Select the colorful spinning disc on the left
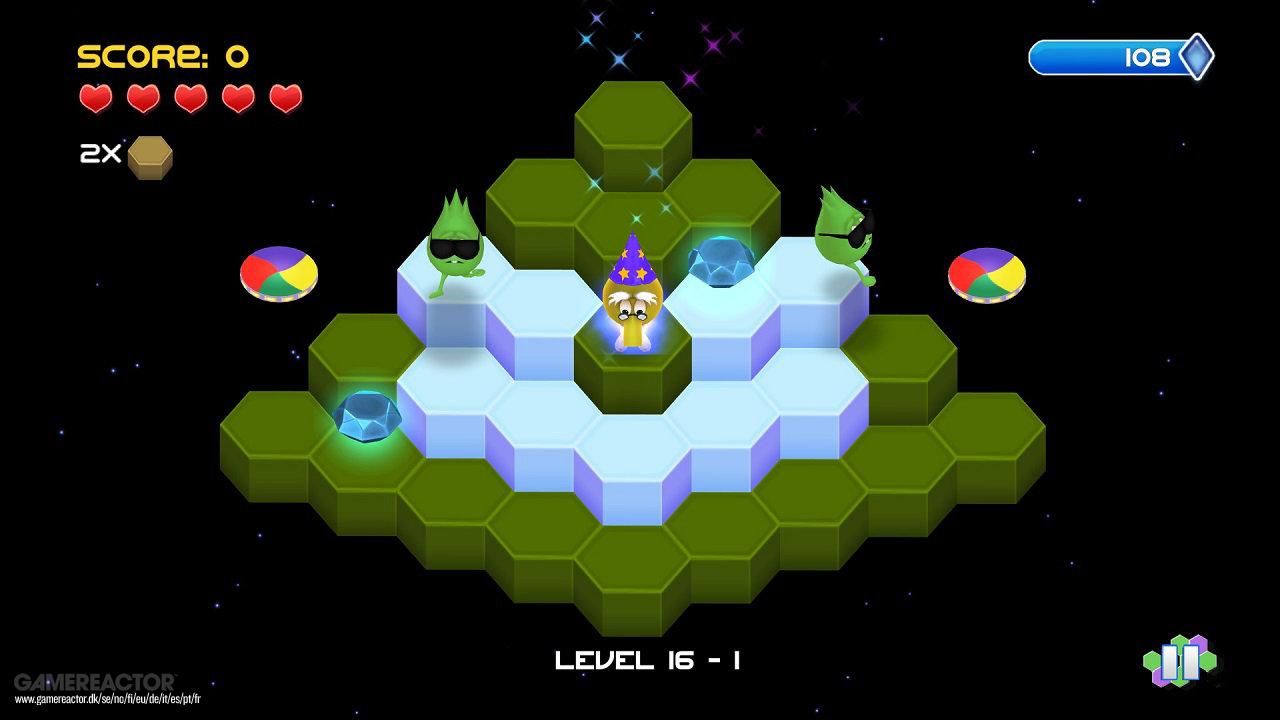 tap(277, 274)
